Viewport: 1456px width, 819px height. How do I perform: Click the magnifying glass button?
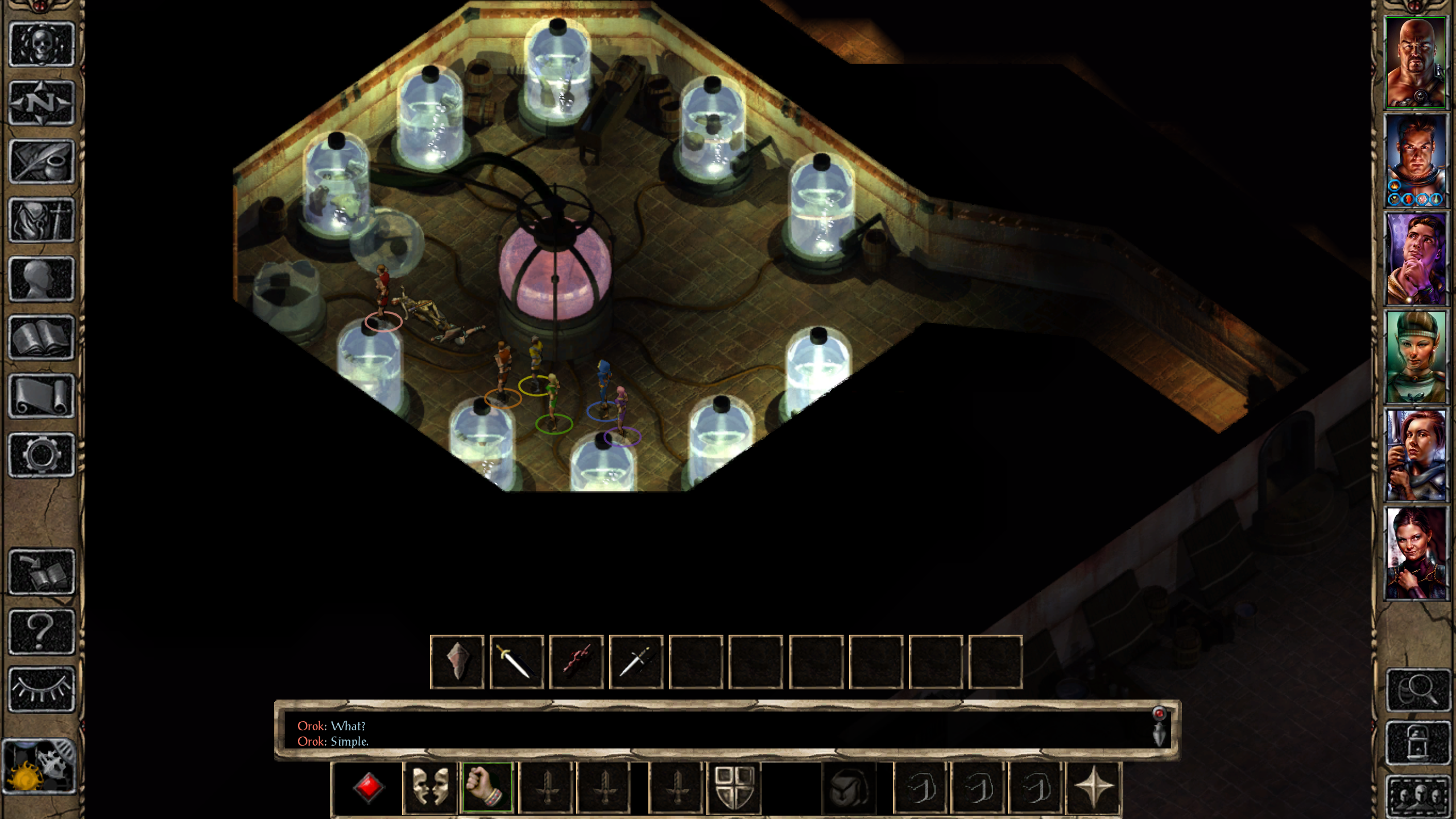1417,689
